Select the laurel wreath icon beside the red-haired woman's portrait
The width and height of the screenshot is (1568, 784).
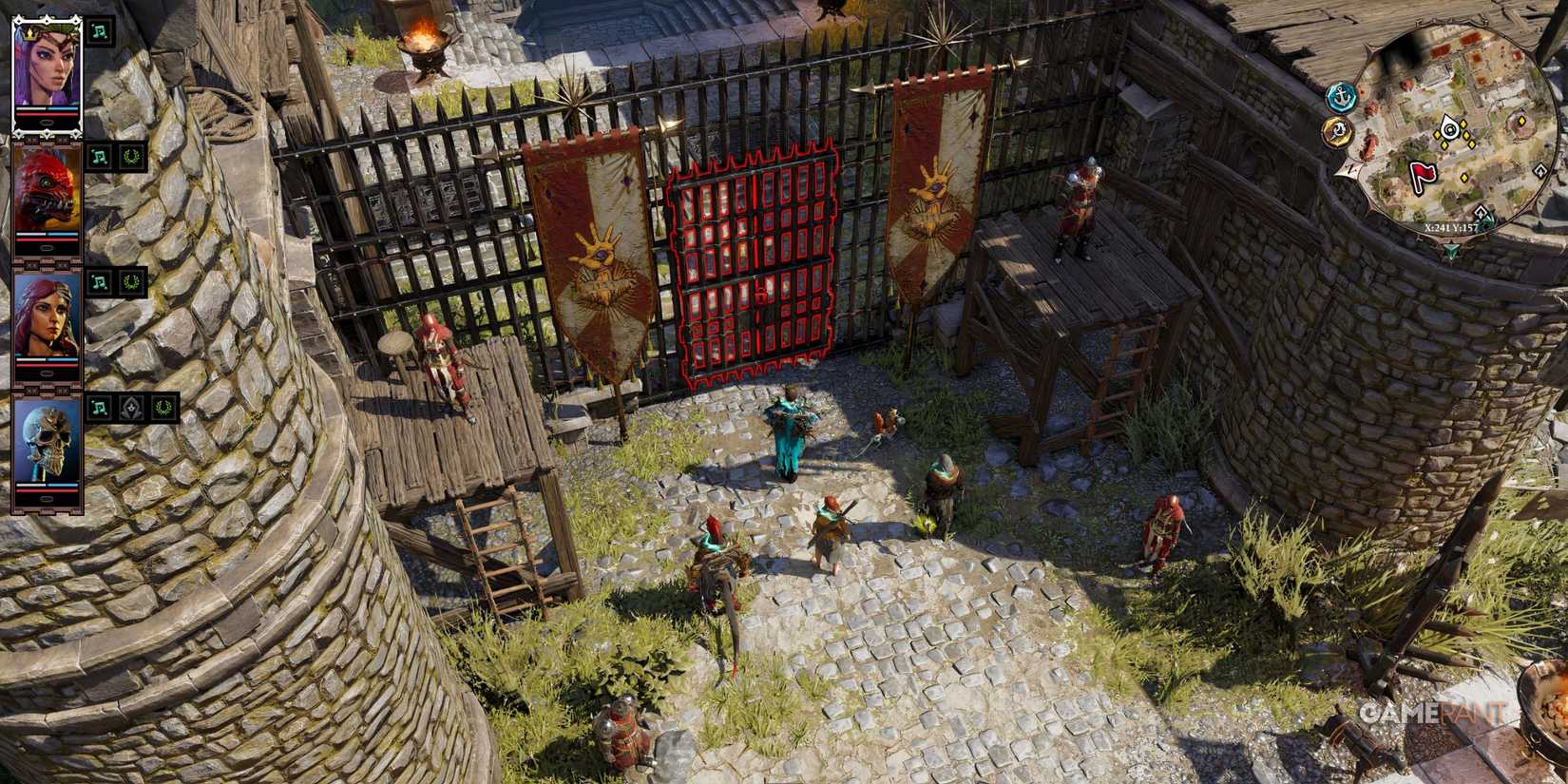[132, 283]
